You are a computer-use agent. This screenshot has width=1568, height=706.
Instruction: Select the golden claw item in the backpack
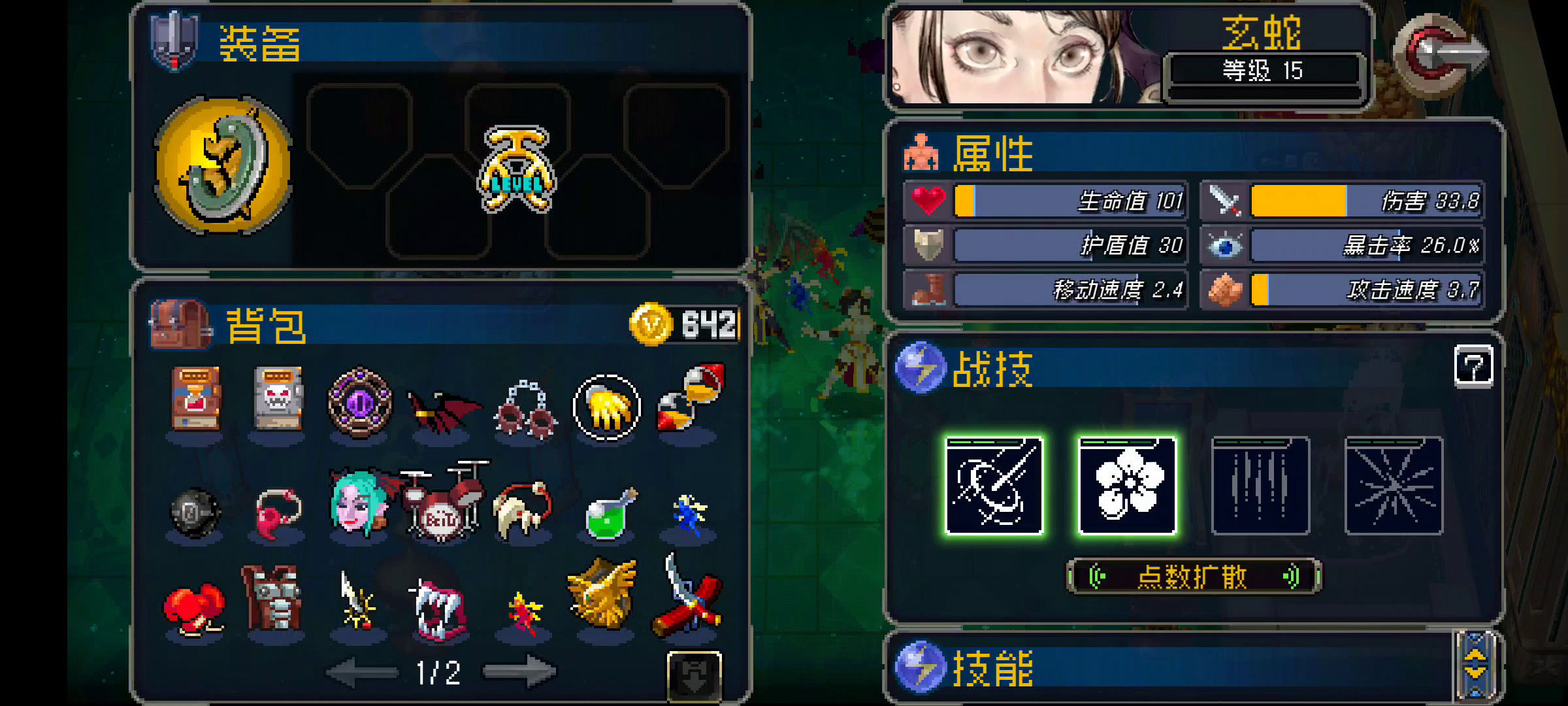click(608, 405)
